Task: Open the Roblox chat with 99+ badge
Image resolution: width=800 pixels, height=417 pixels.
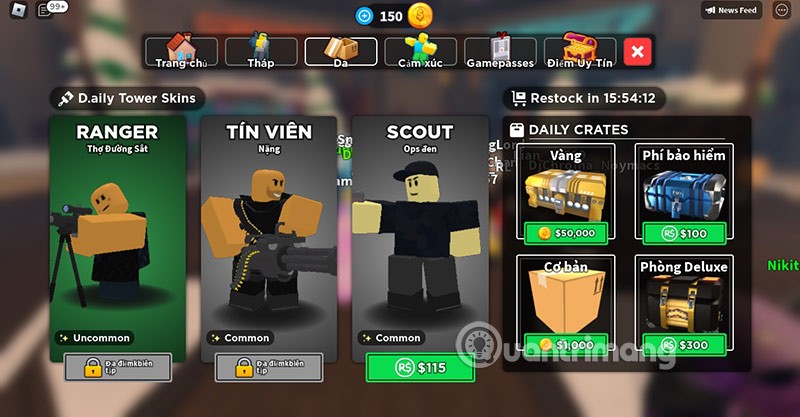Action: pyautogui.click(x=46, y=10)
